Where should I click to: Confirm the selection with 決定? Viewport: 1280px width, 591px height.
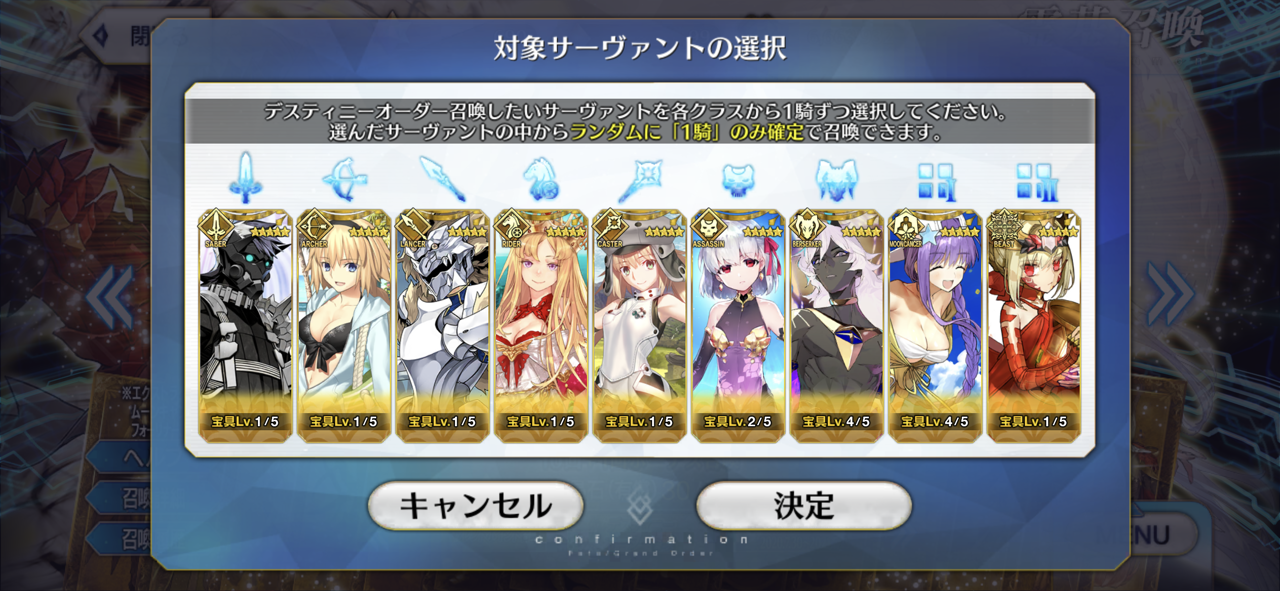(803, 506)
